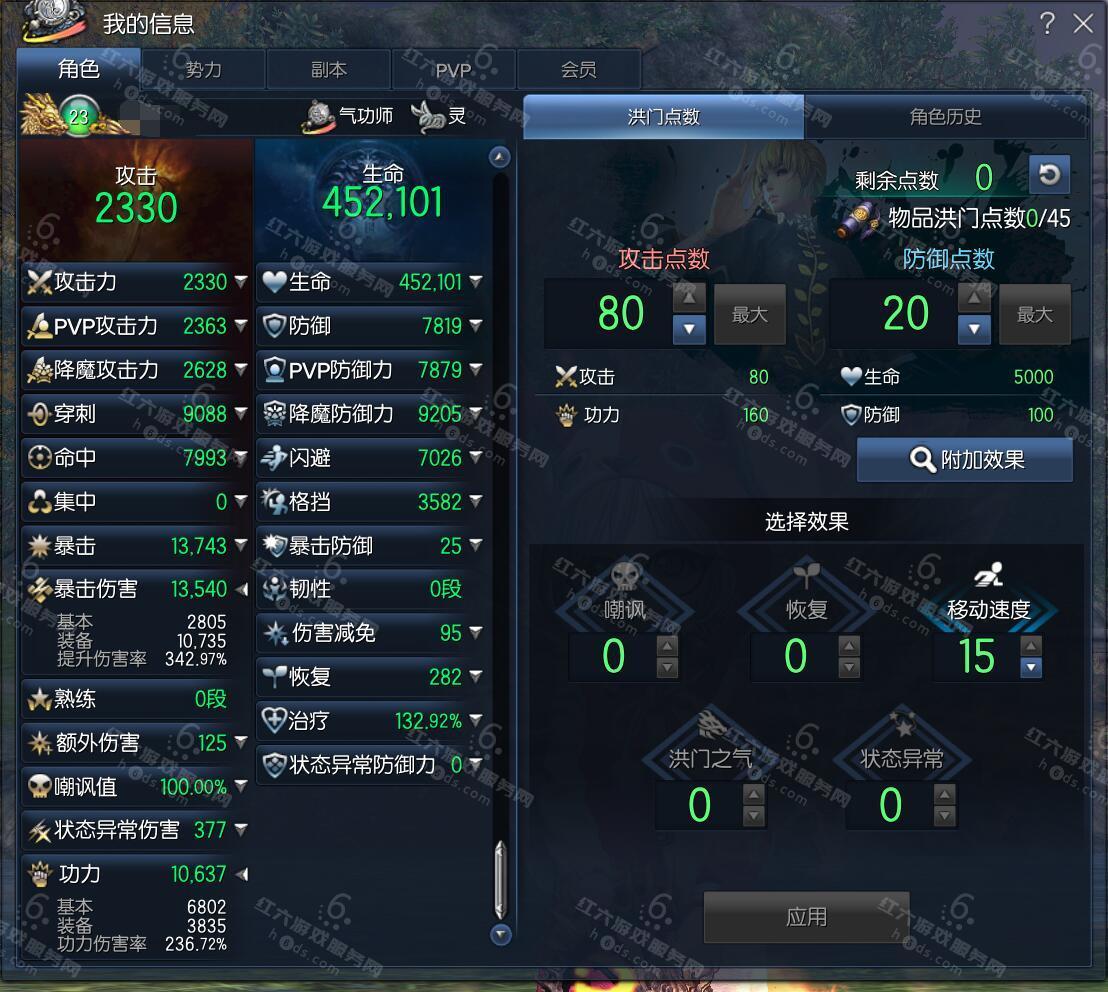Lower 移动速度 points with down arrow
This screenshot has width=1108, height=992.
click(1031, 667)
